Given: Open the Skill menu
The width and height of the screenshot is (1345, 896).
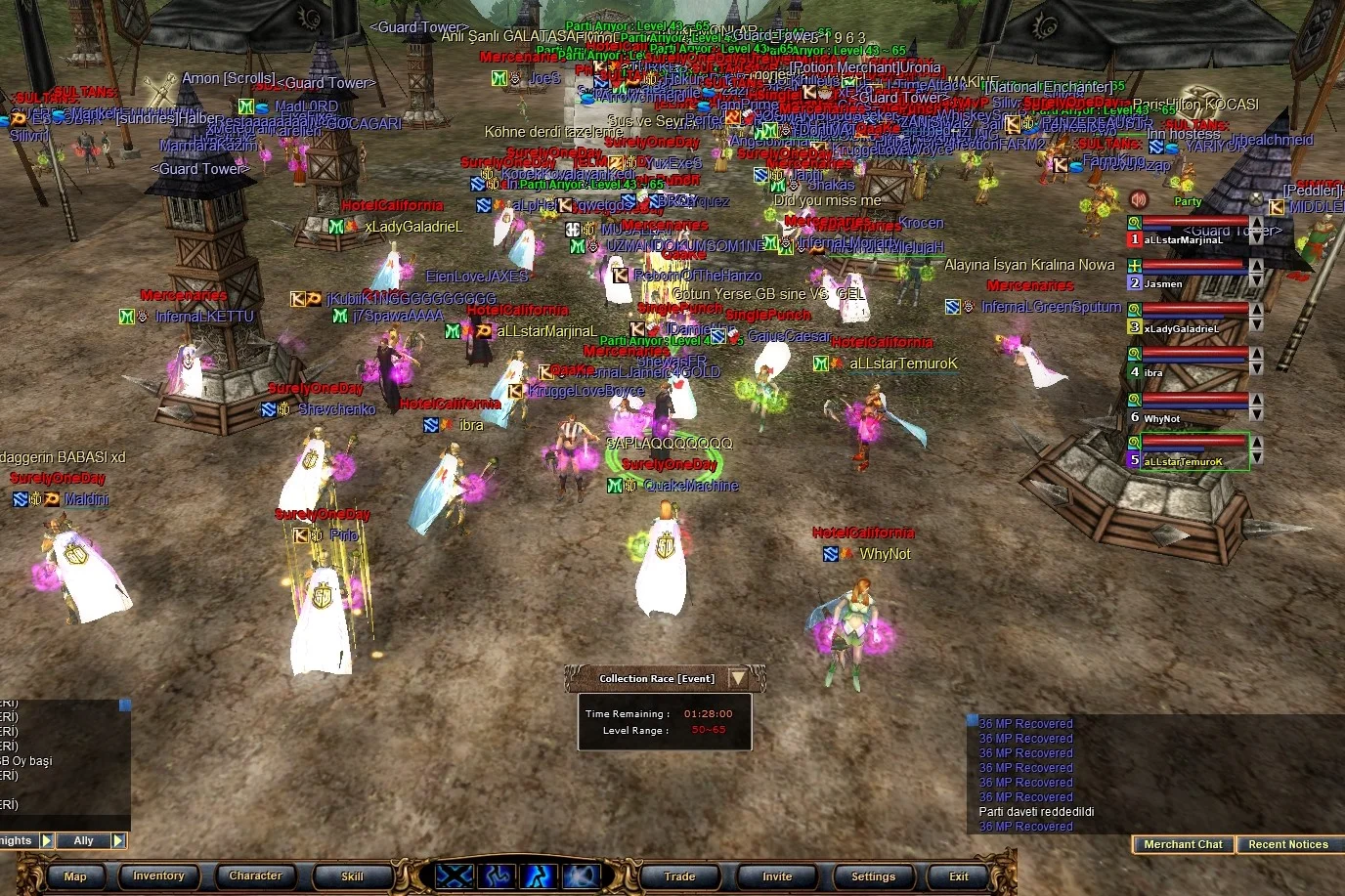Looking at the screenshot, I should [x=352, y=876].
